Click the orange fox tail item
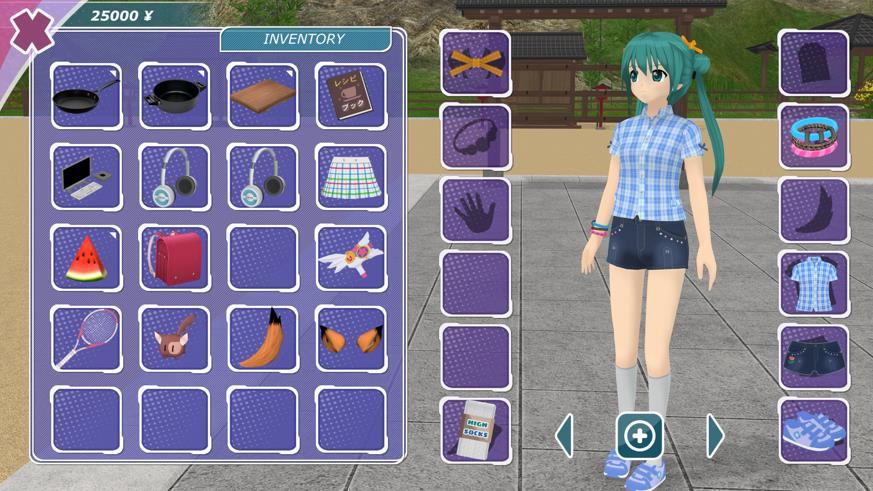 pos(262,339)
